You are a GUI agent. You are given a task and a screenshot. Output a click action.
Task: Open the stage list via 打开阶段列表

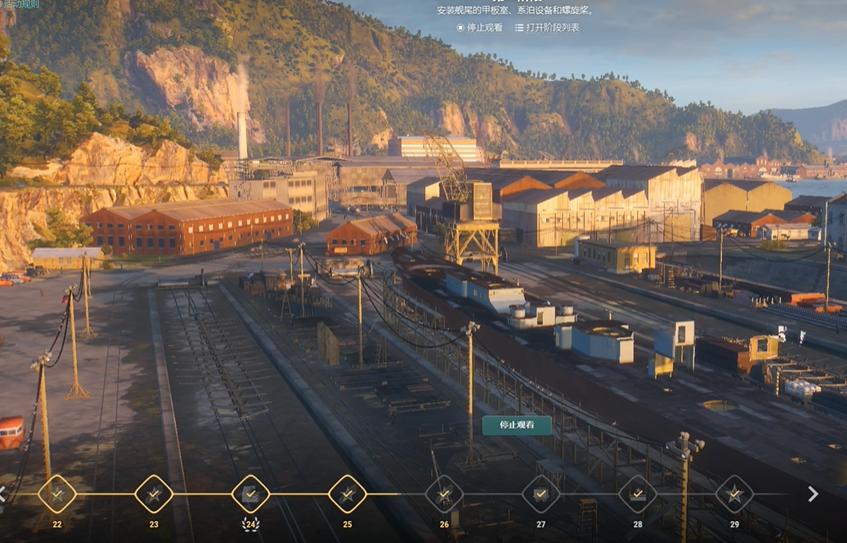click(x=547, y=27)
